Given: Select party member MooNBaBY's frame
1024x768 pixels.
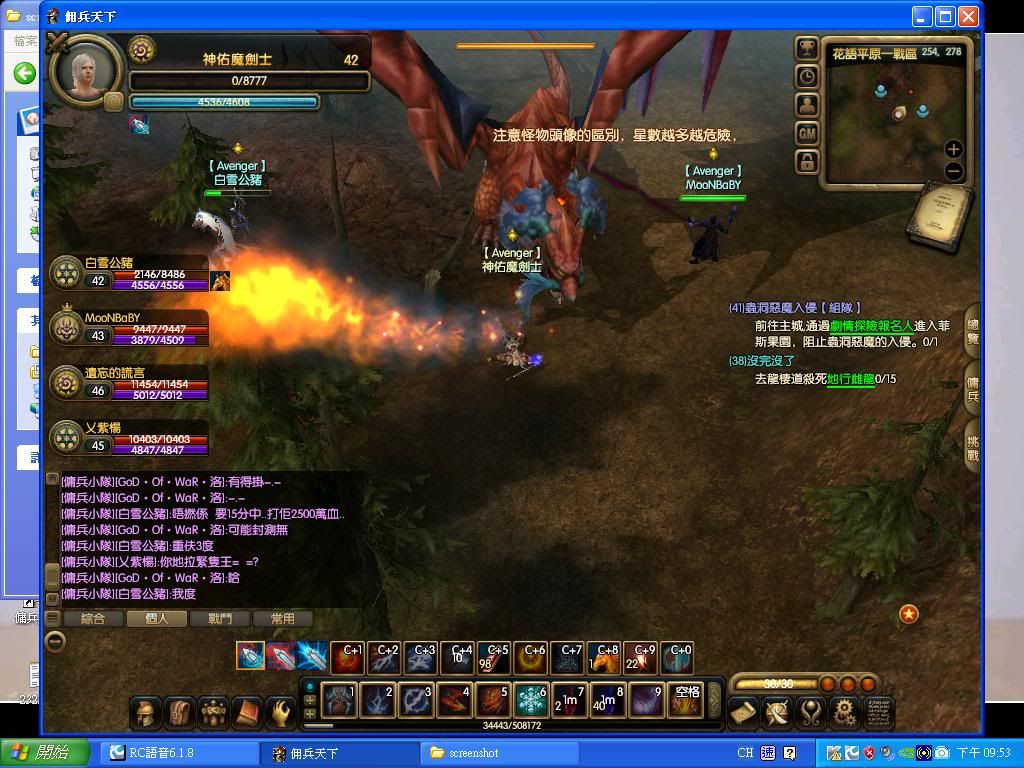Looking at the screenshot, I should click(130, 329).
